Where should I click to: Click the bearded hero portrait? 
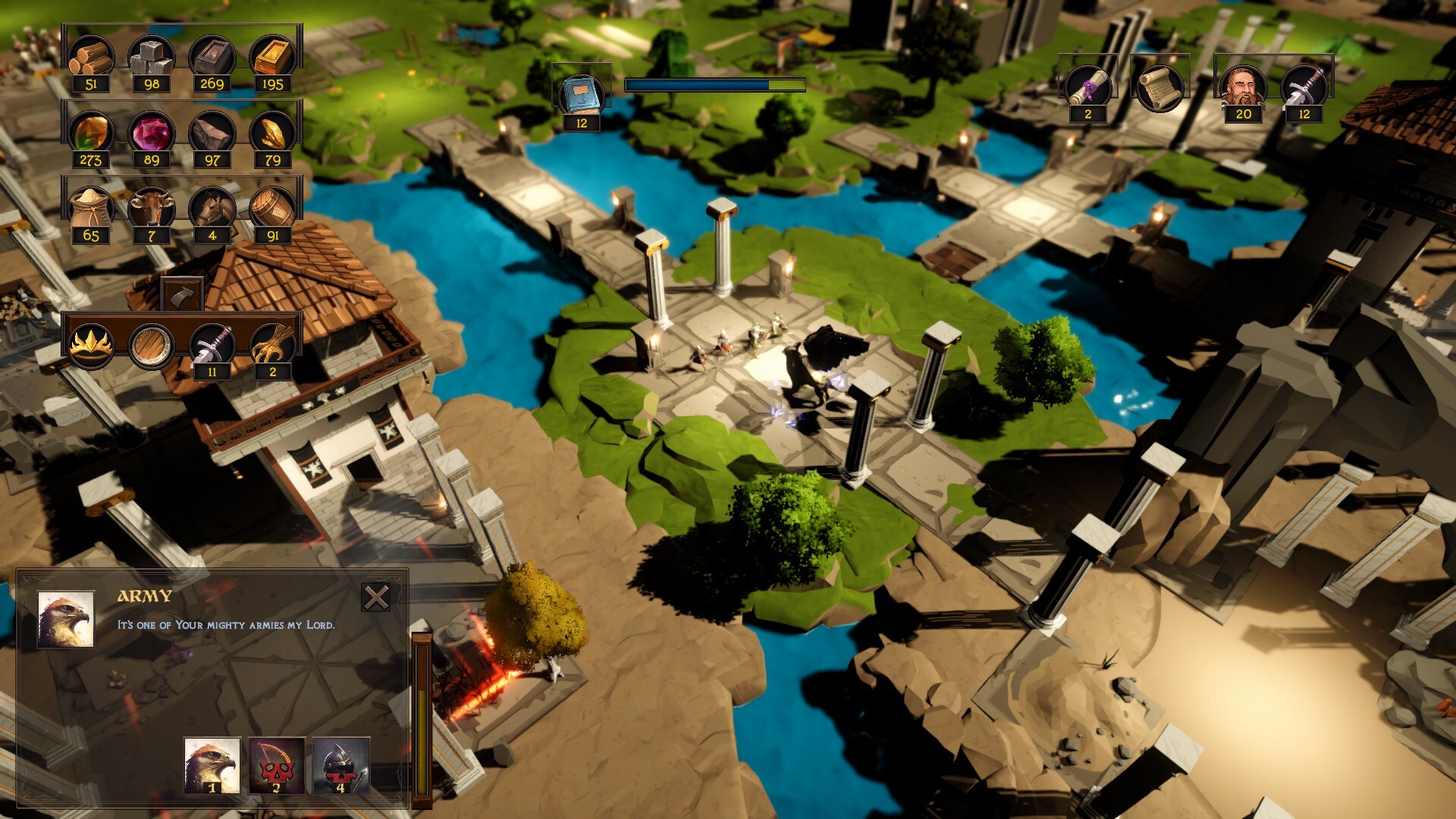coord(1244,87)
